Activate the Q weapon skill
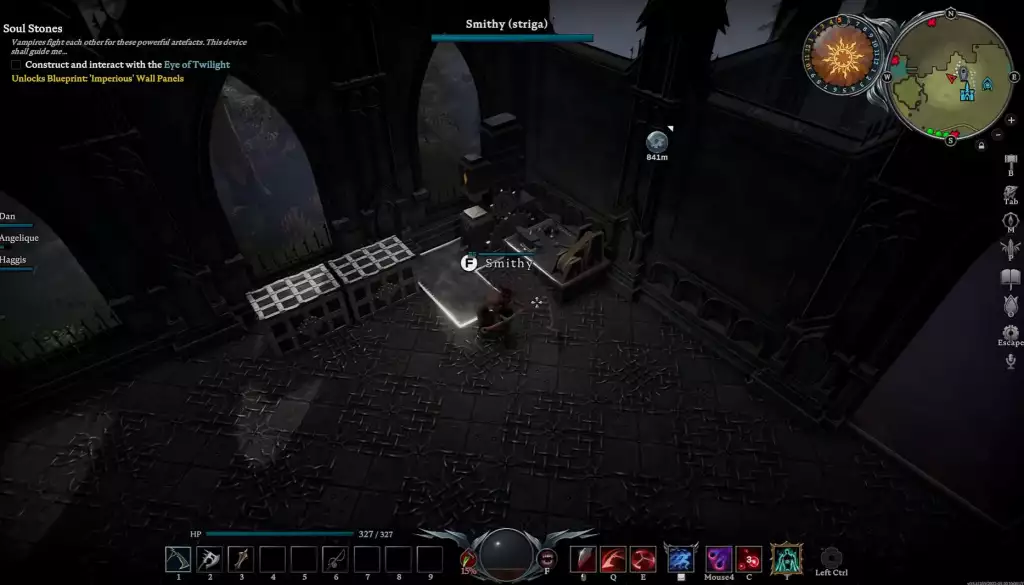The image size is (1024, 585). pos(614,559)
